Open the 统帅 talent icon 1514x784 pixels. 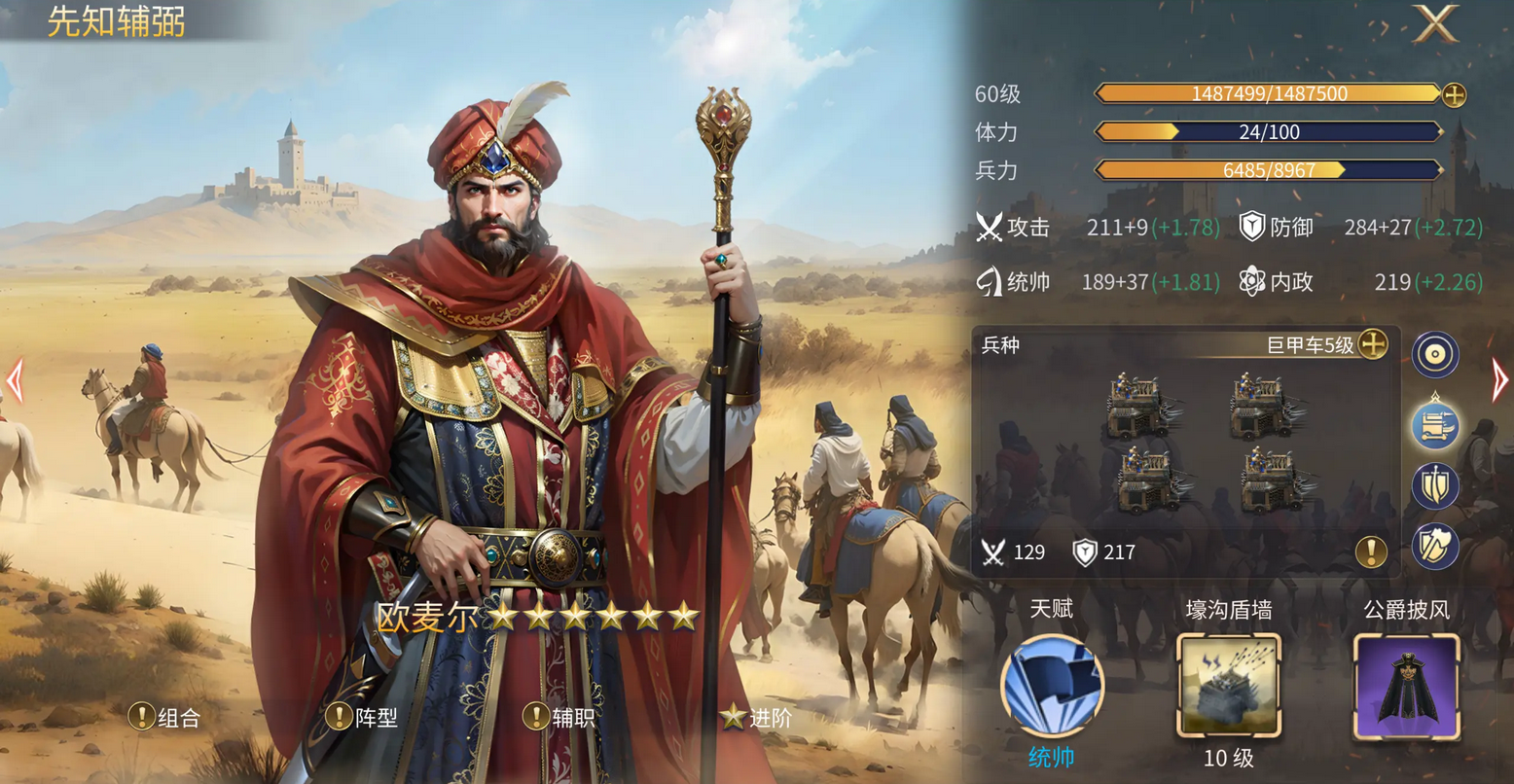pyautogui.click(x=1052, y=686)
